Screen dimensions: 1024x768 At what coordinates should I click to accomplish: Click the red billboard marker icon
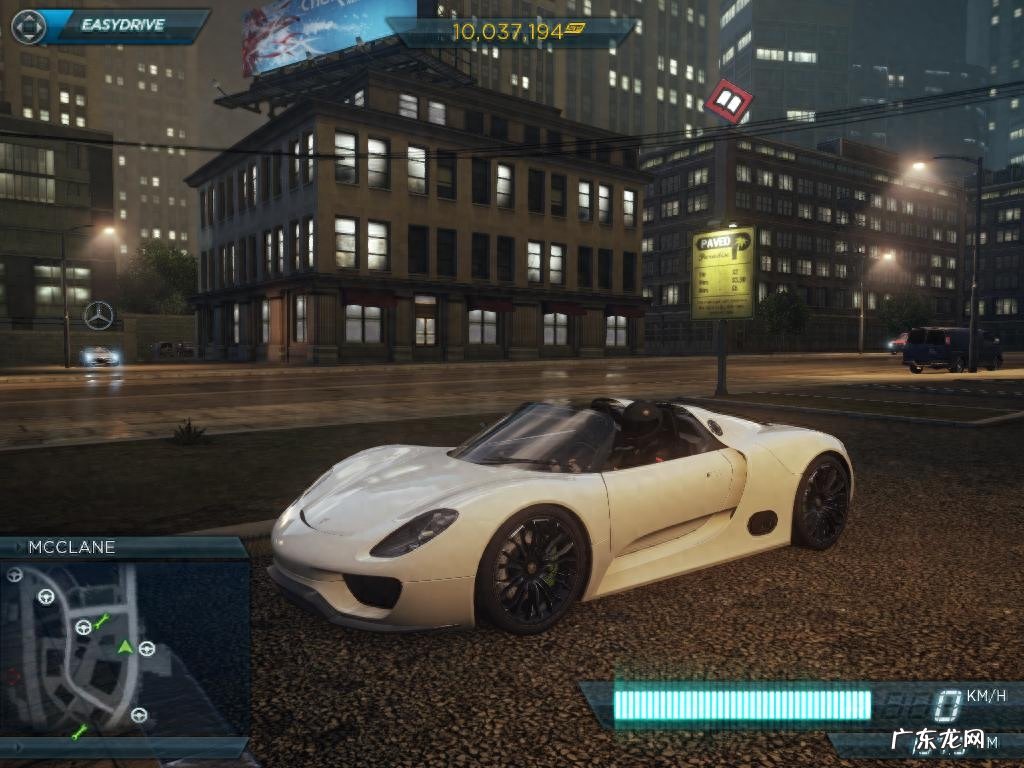728,101
